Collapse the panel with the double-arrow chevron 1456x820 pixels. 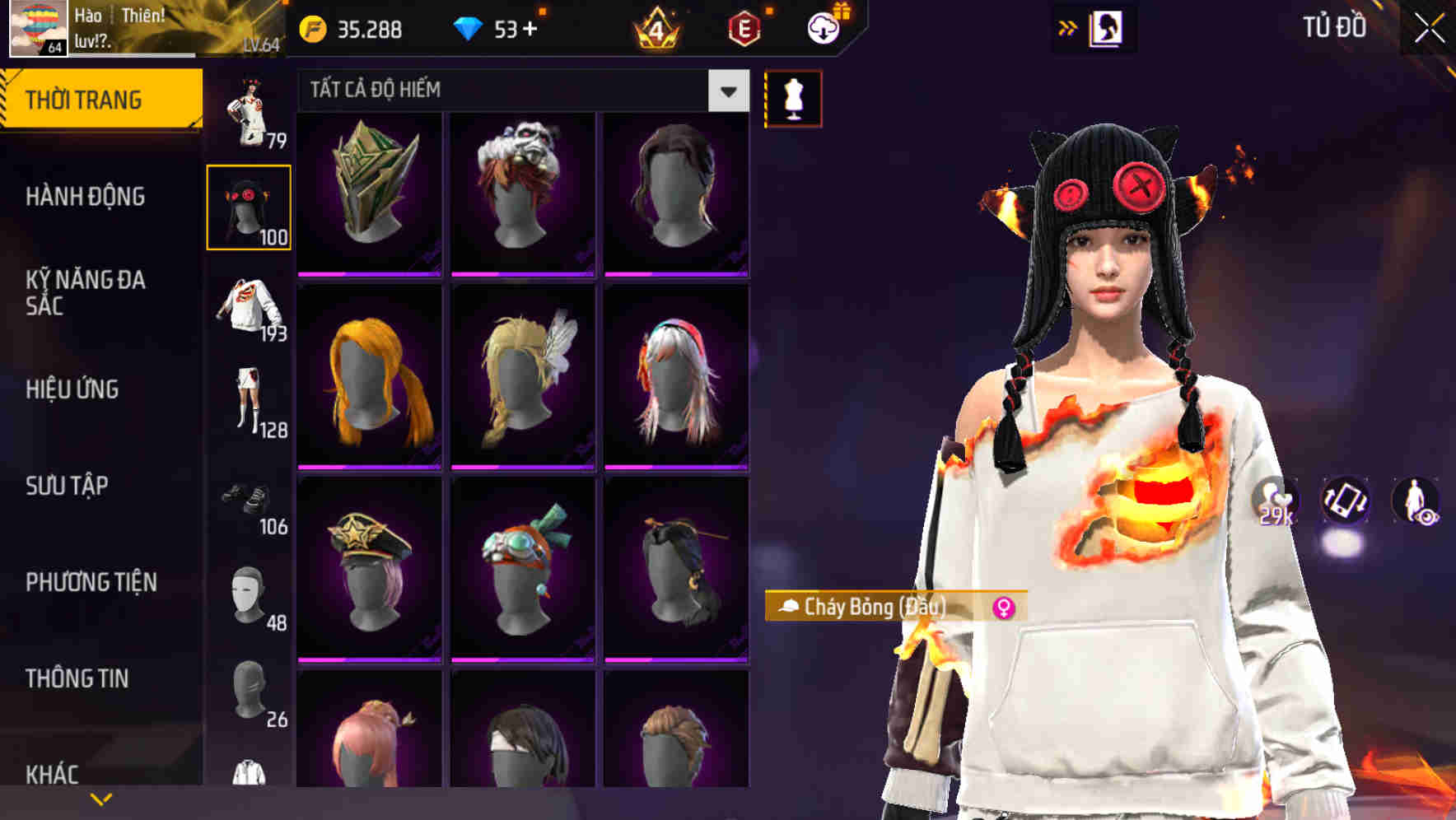[1066, 27]
